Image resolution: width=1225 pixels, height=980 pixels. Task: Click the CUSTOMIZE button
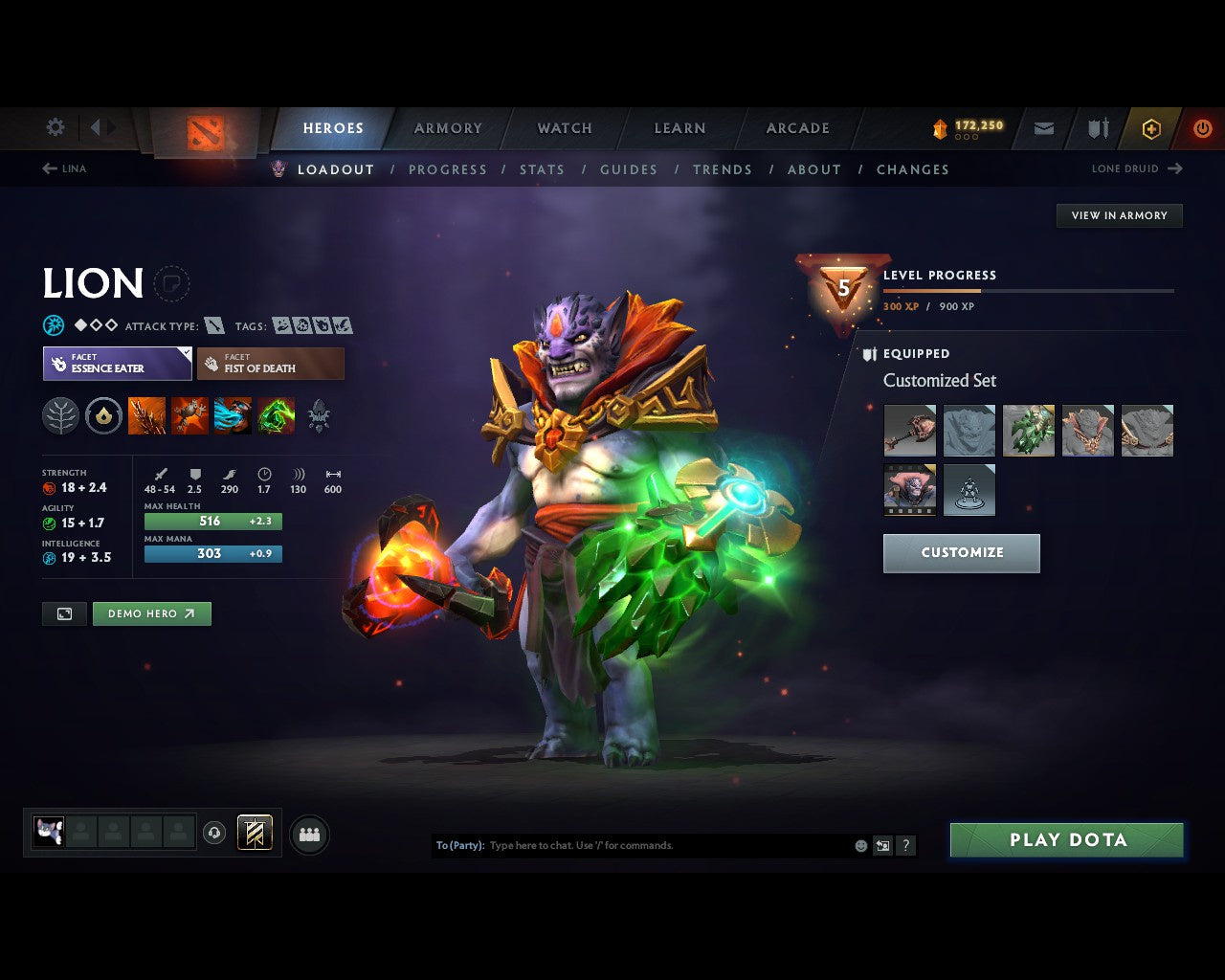[x=961, y=552]
